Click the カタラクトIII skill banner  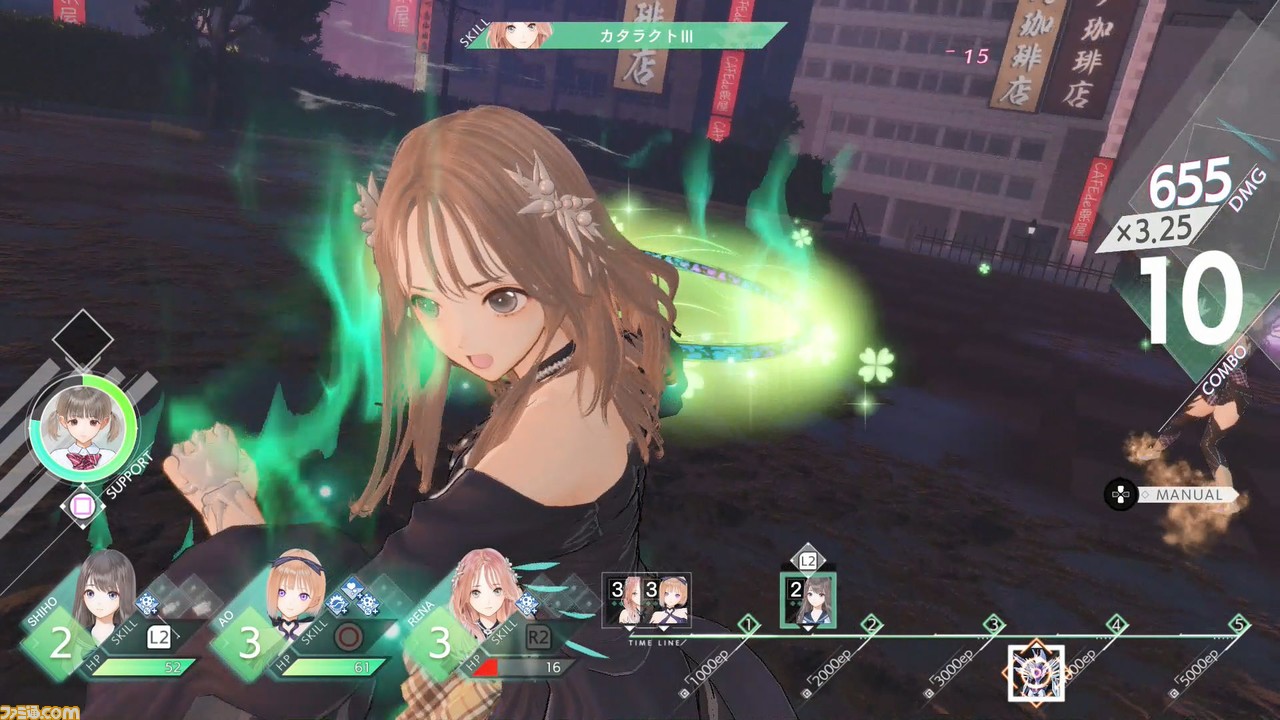click(640, 37)
